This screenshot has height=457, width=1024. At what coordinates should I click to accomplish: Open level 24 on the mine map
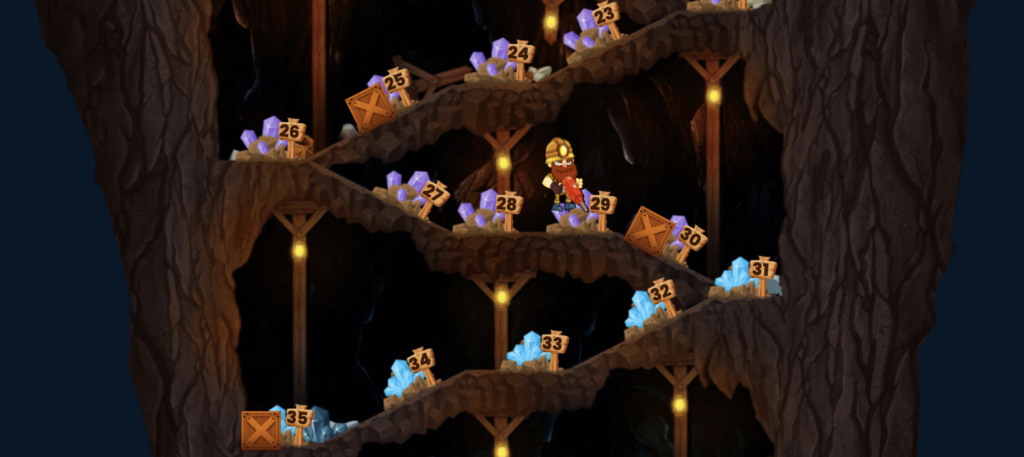pyautogui.click(x=519, y=53)
